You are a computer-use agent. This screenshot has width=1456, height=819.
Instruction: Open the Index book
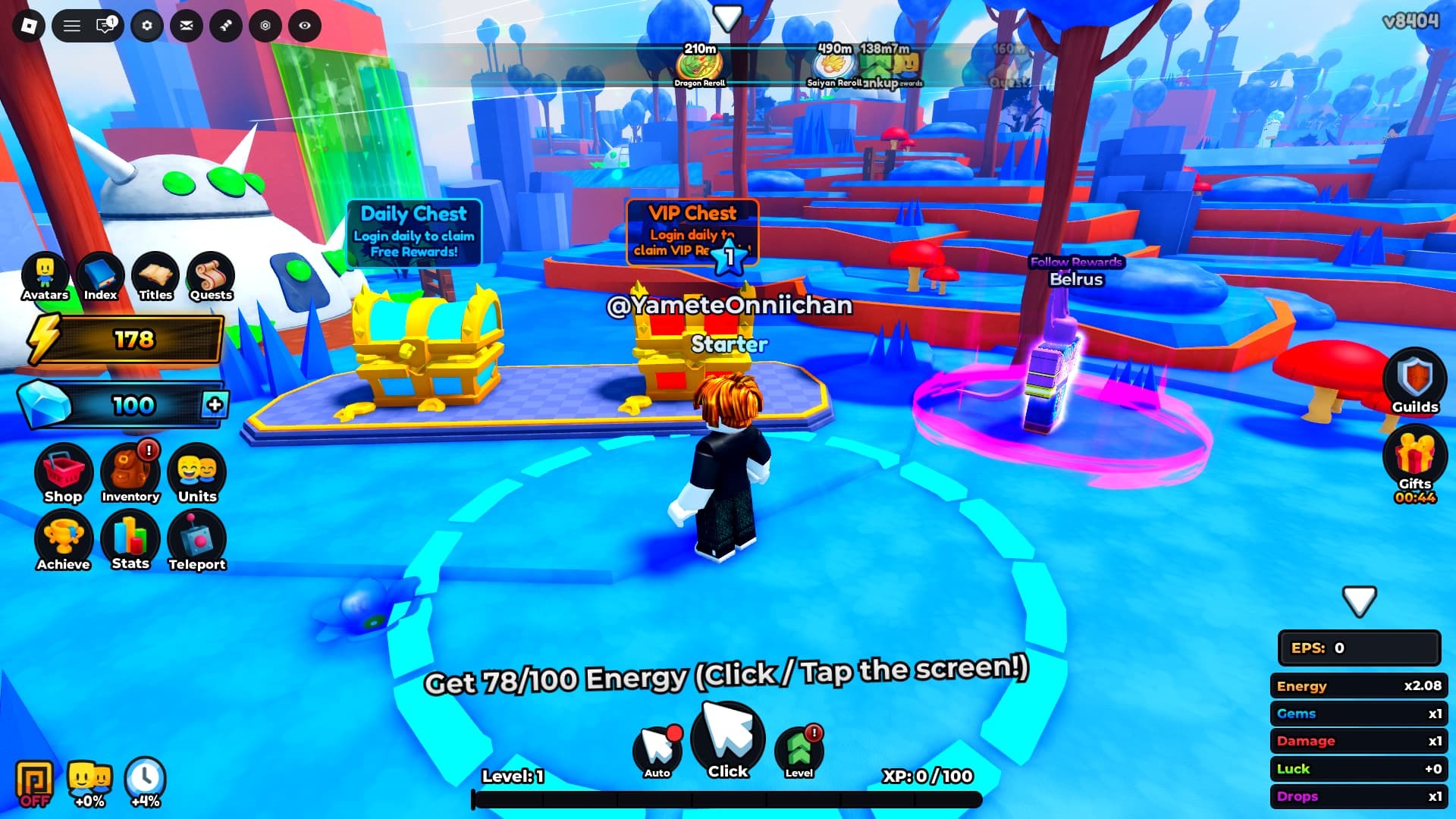point(100,276)
